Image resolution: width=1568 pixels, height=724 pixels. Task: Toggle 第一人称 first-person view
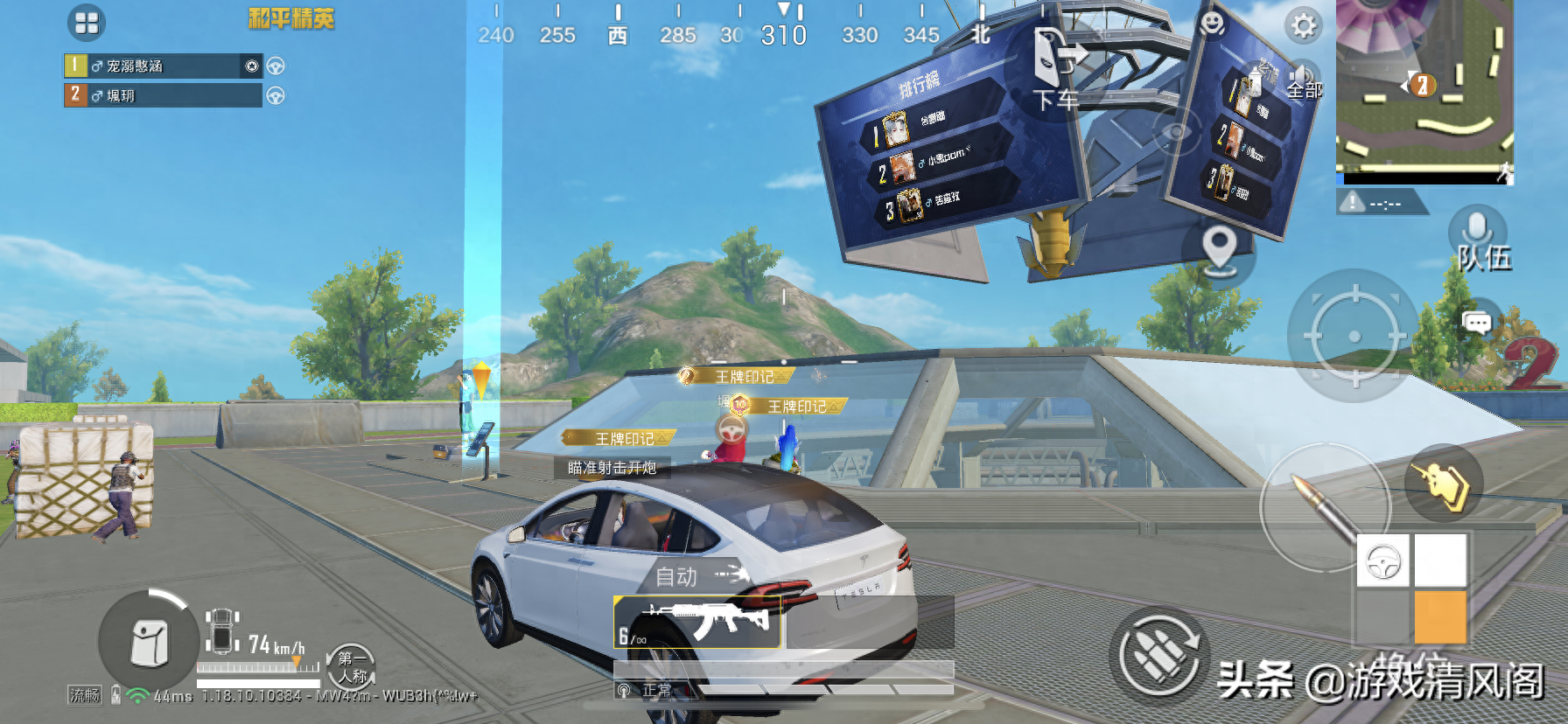(x=351, y=667)
